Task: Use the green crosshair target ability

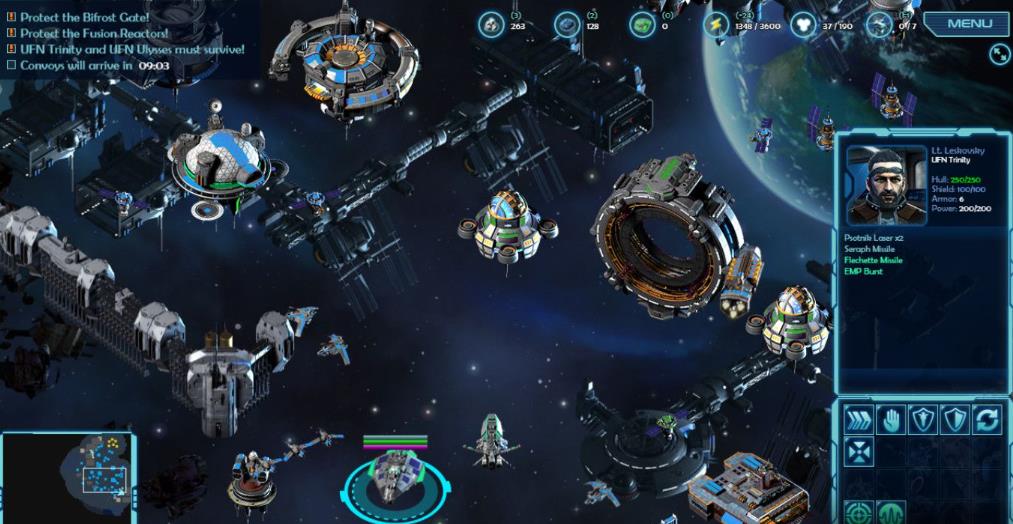Action: click(858, 512)
